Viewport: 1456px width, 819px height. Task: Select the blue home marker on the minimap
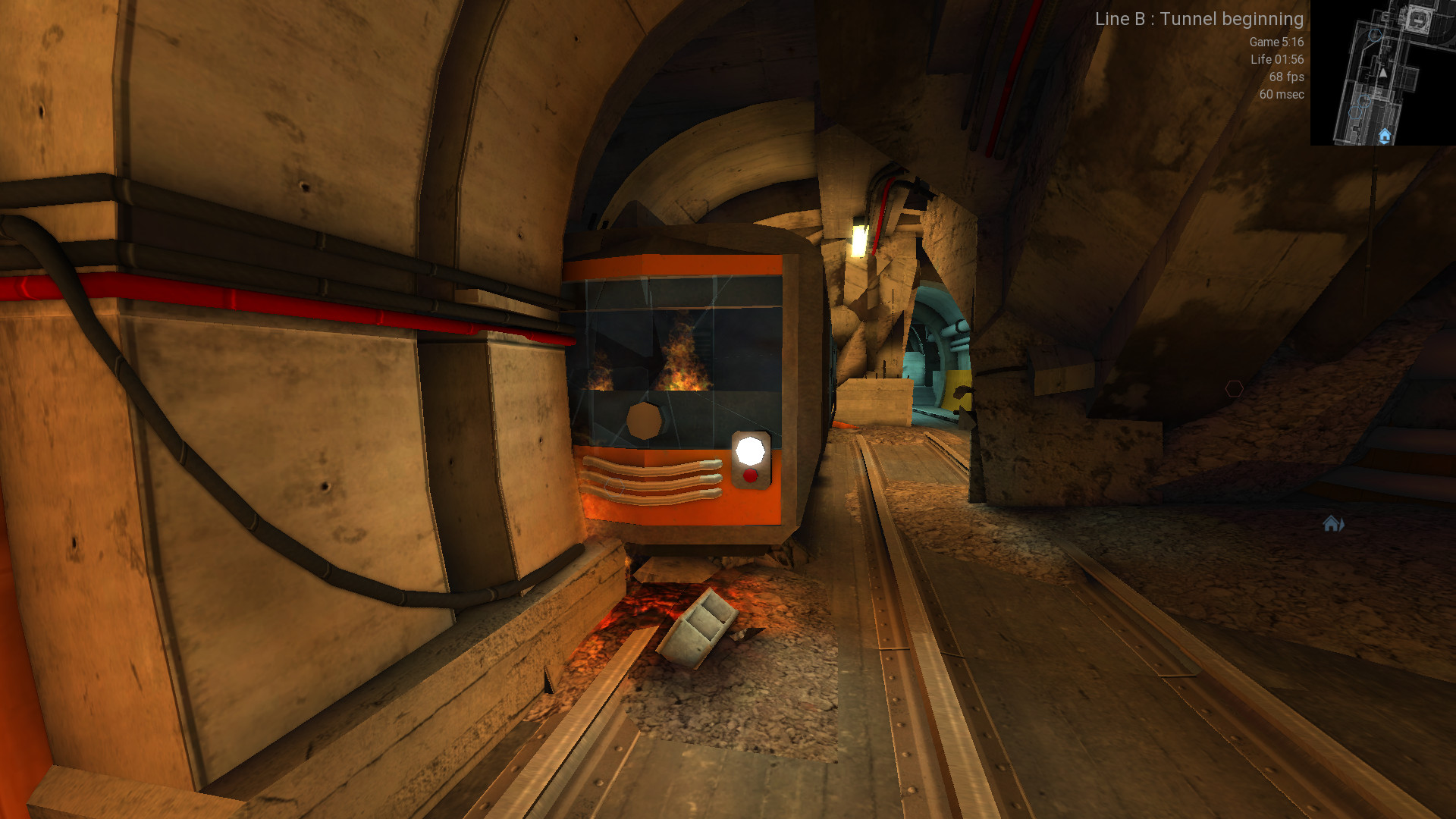pos(1384,136)
